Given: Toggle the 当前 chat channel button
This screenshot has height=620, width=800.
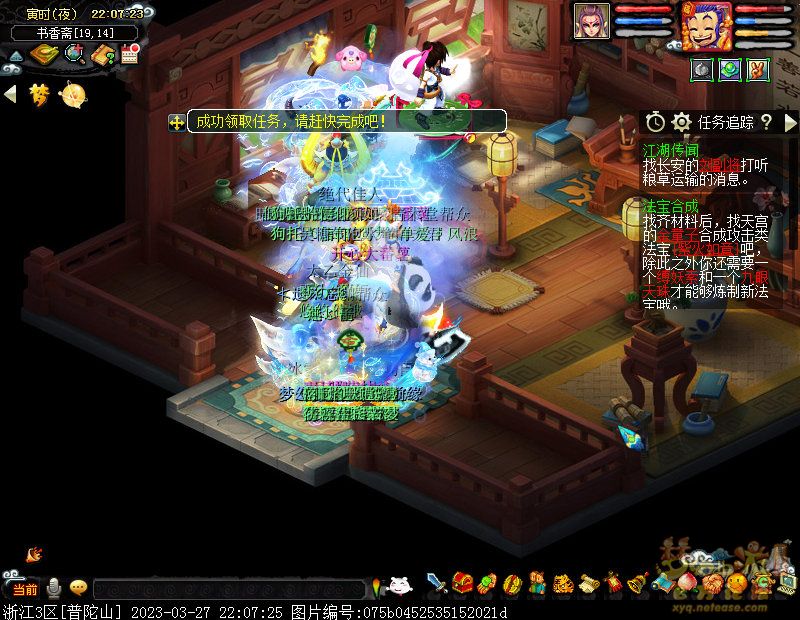Looking at the screenshot, I should click(23, 589).
